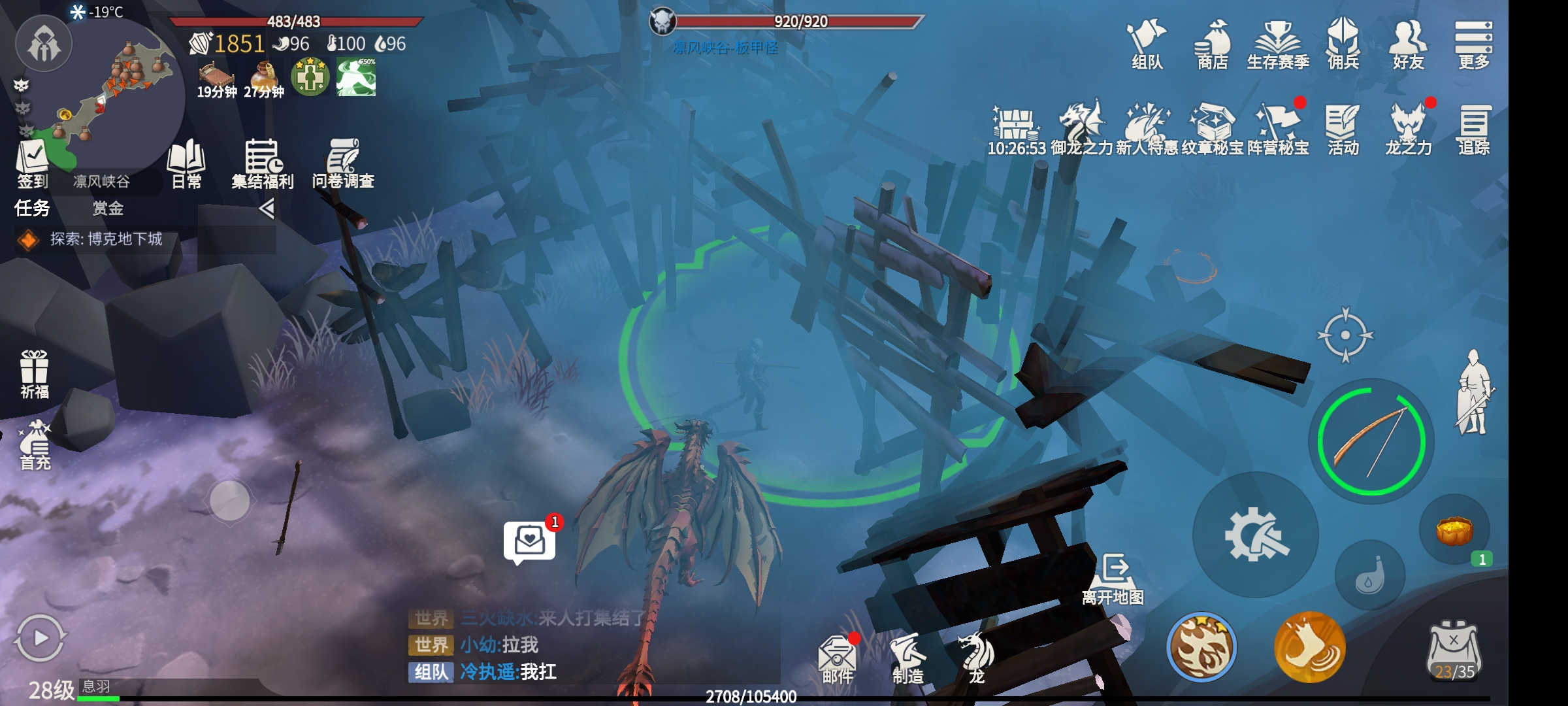Fire the bow attack button
The image size is (1568, 706).
1371,441
